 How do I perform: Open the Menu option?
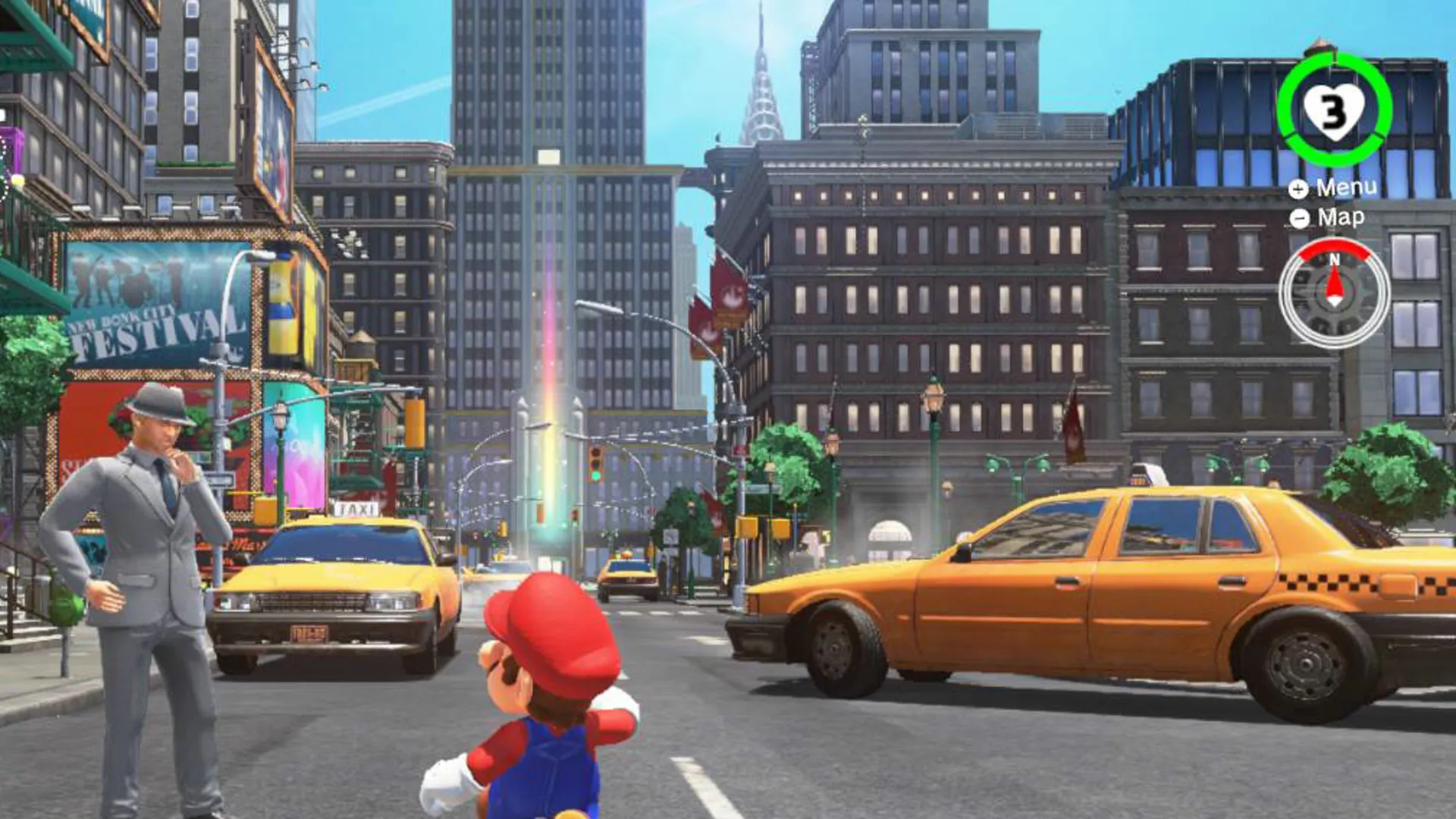tap(1333, 188)
